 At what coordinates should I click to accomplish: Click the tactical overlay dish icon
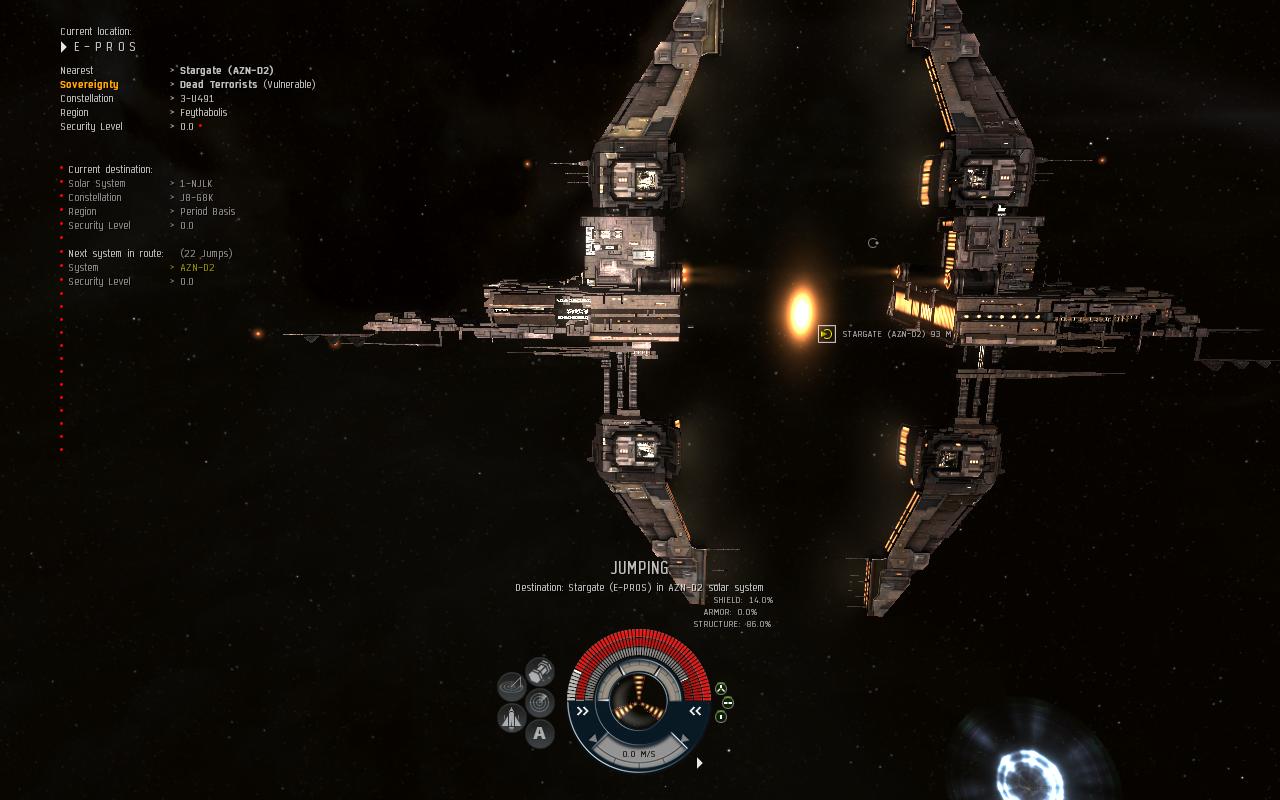512,686
